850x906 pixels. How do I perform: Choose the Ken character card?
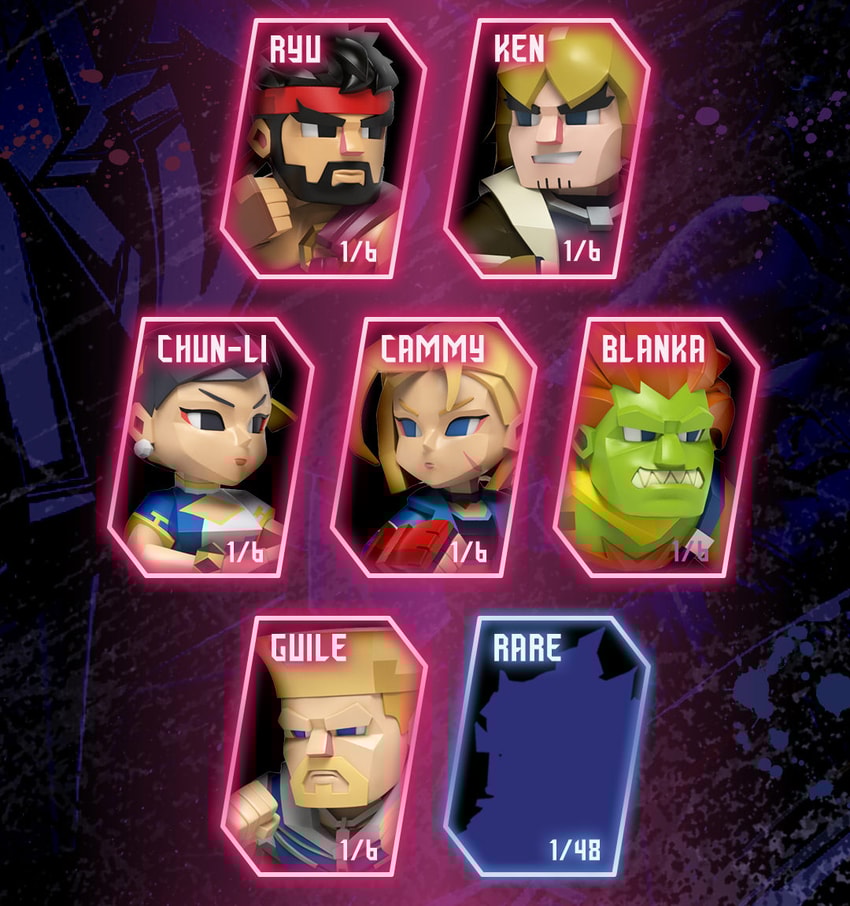[548, 150]
